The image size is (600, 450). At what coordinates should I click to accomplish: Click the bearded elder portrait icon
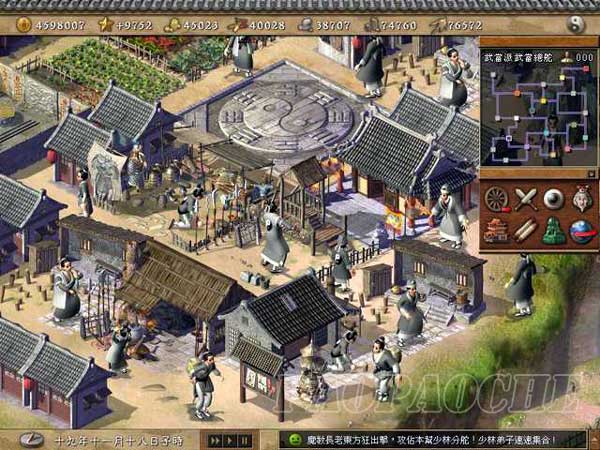click(581, 199)
